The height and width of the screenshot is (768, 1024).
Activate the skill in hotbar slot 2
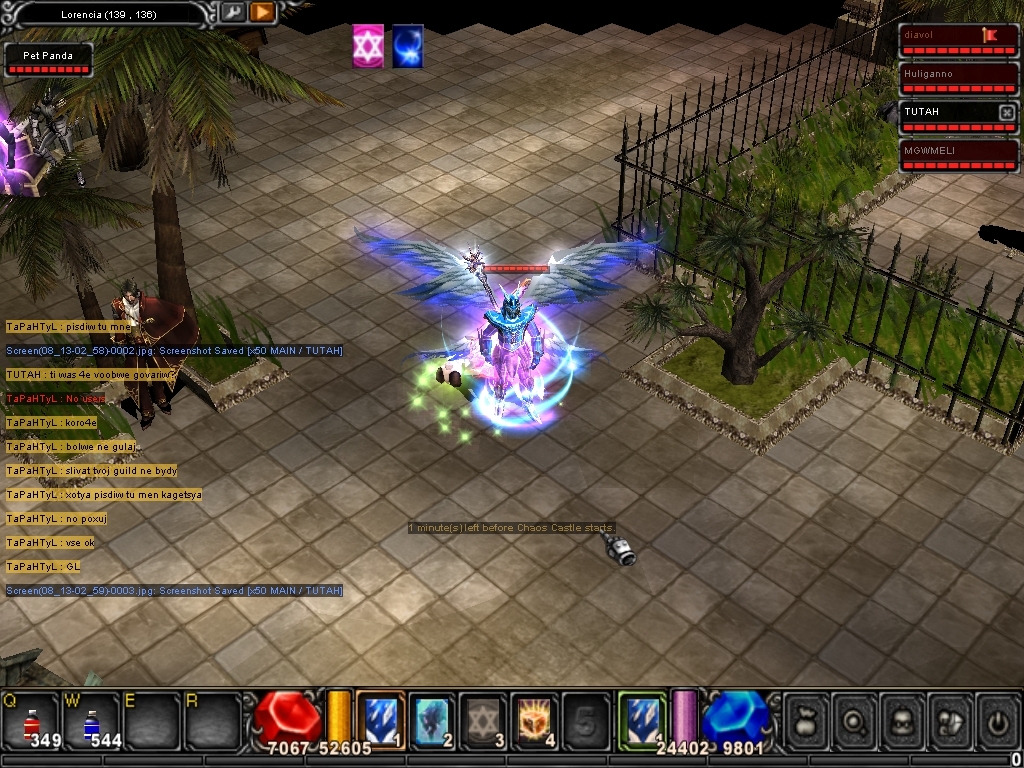click(432, 718)
